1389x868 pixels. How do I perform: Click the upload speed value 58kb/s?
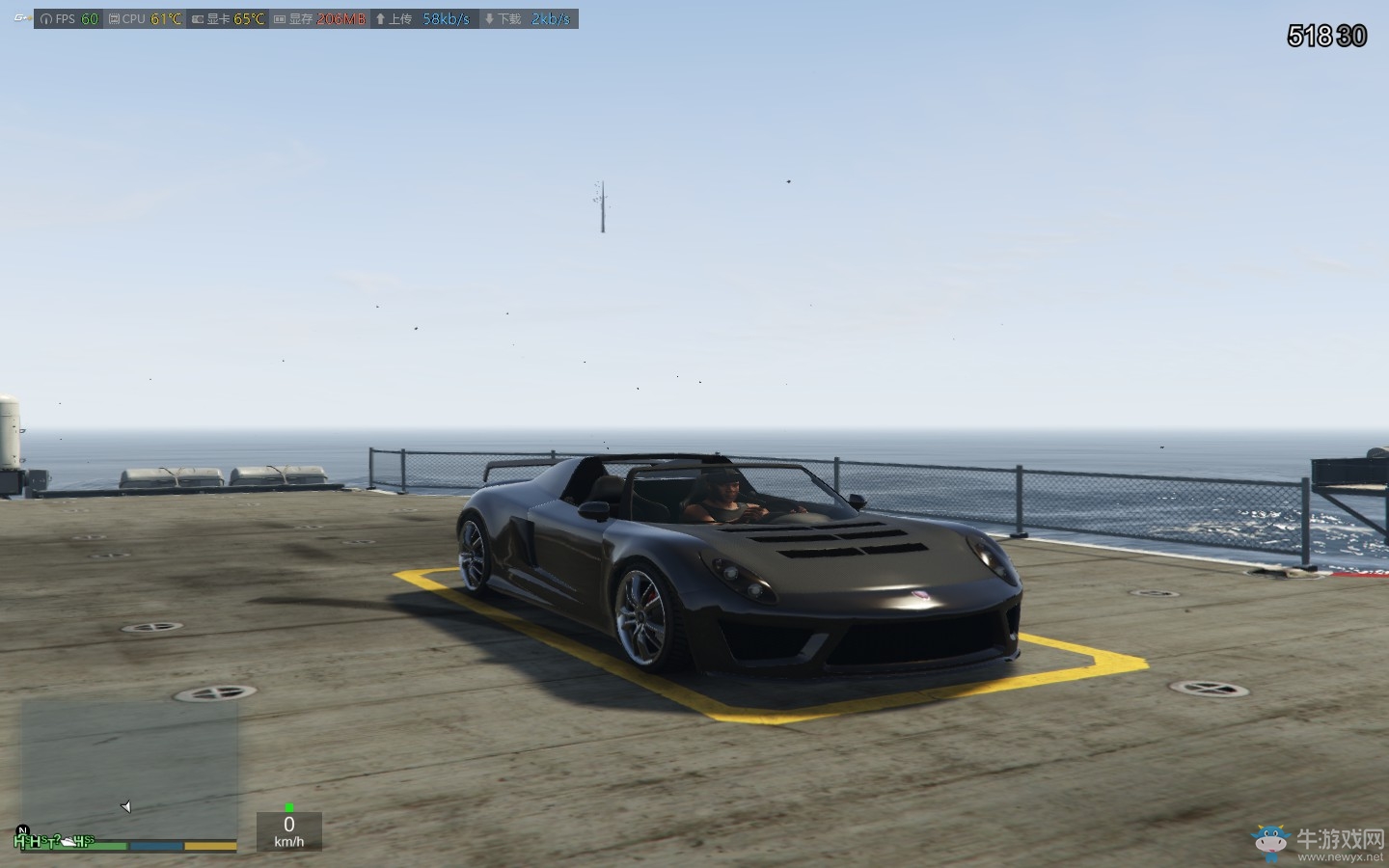click(446, 18)
